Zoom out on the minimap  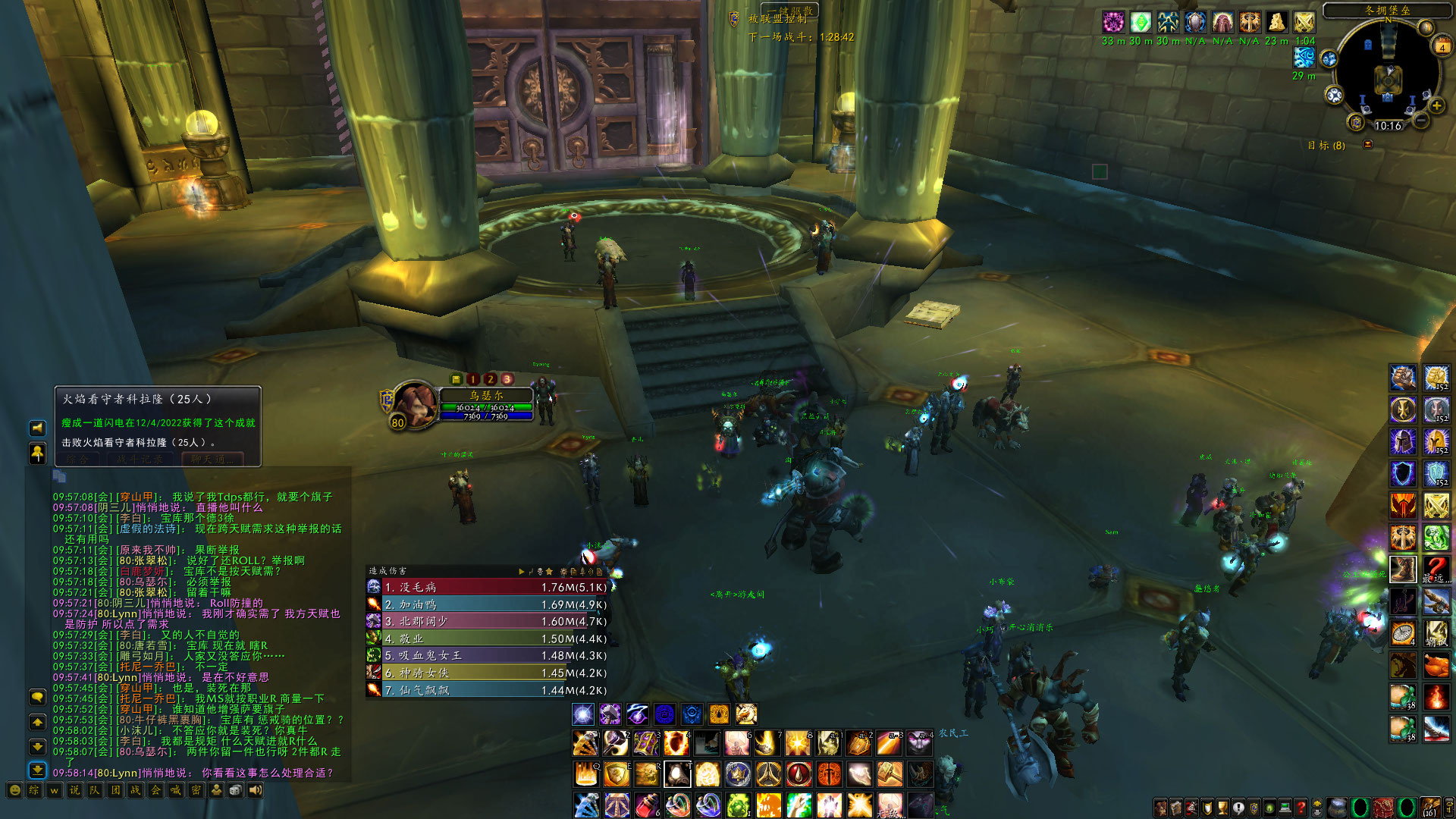1421,120
